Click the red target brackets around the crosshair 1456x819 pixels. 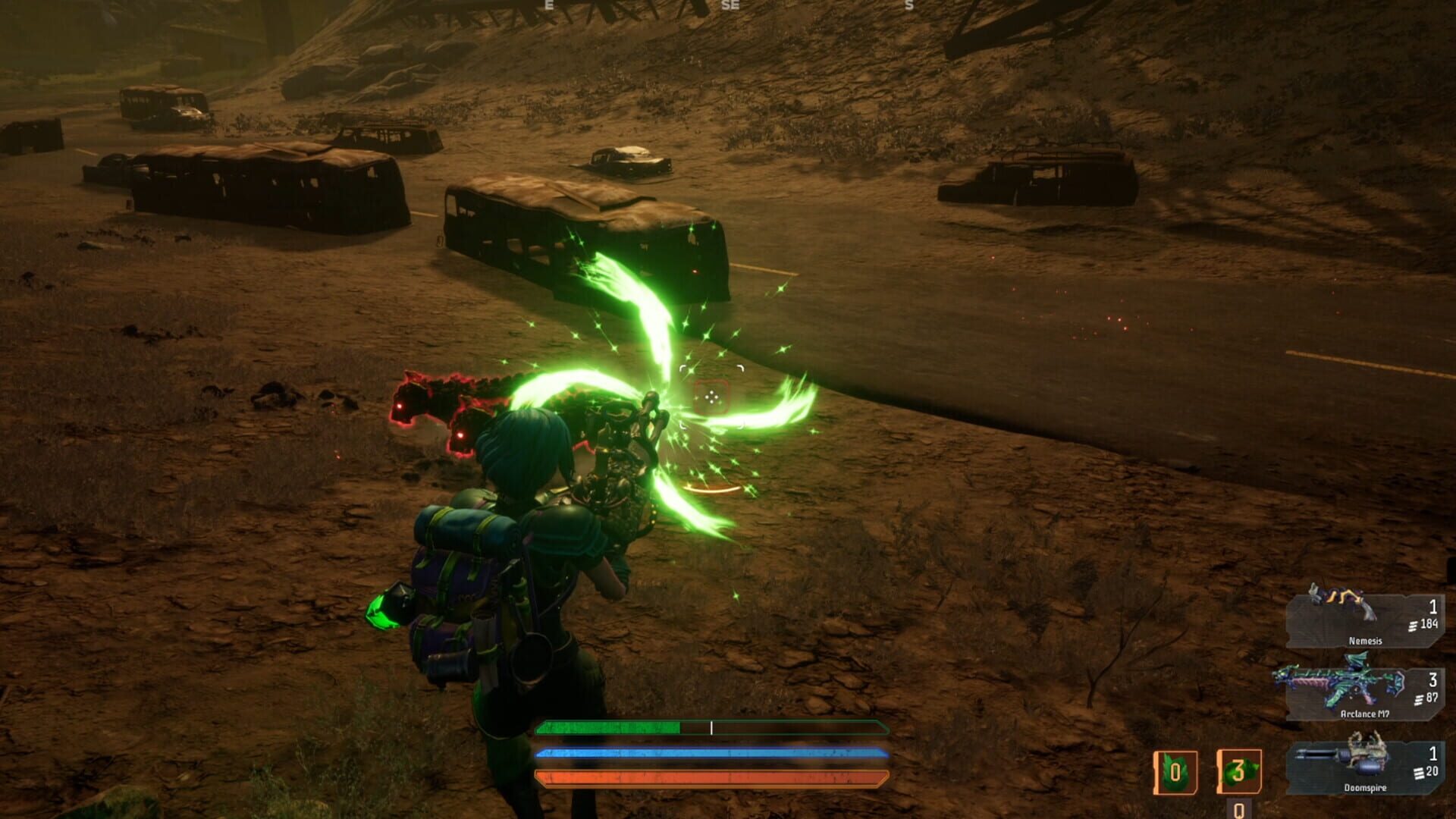711,394
